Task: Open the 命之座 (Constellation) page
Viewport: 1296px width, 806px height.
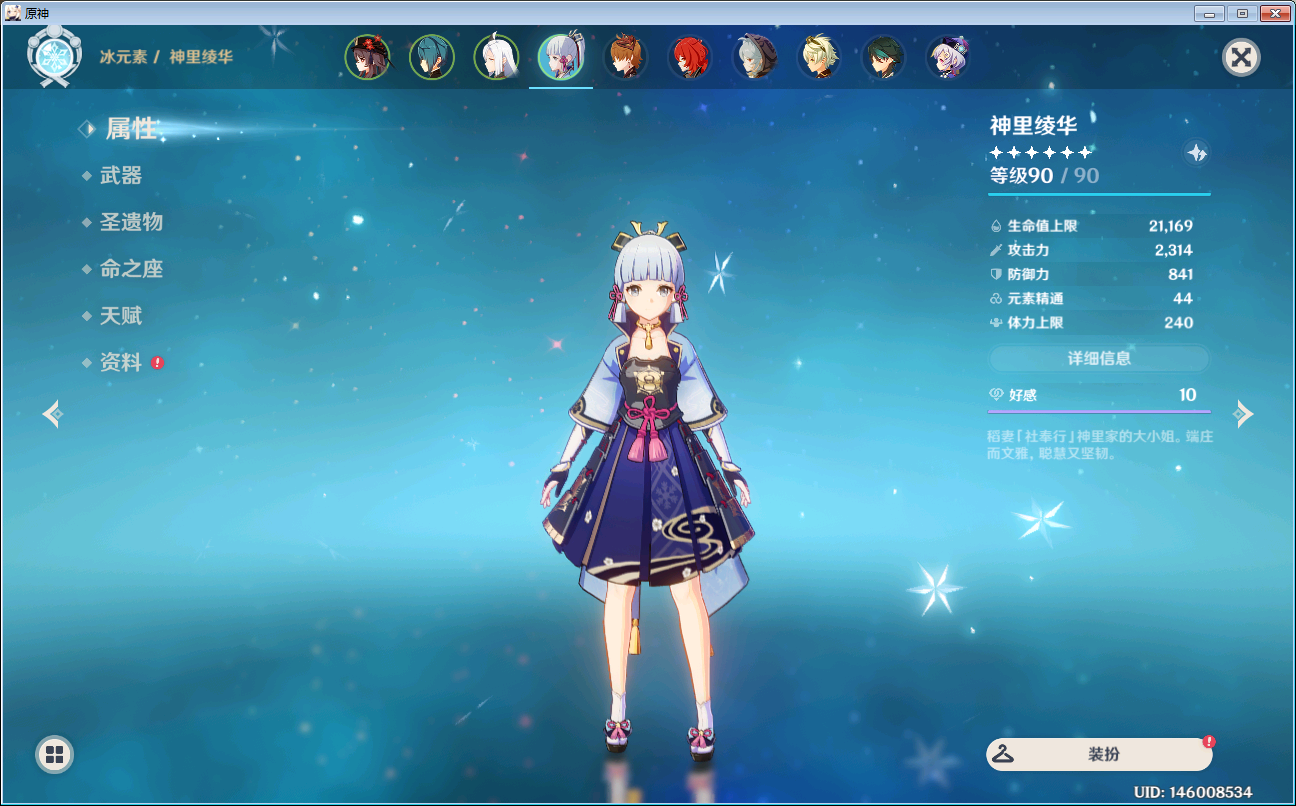Action: [x=131, y=269]
